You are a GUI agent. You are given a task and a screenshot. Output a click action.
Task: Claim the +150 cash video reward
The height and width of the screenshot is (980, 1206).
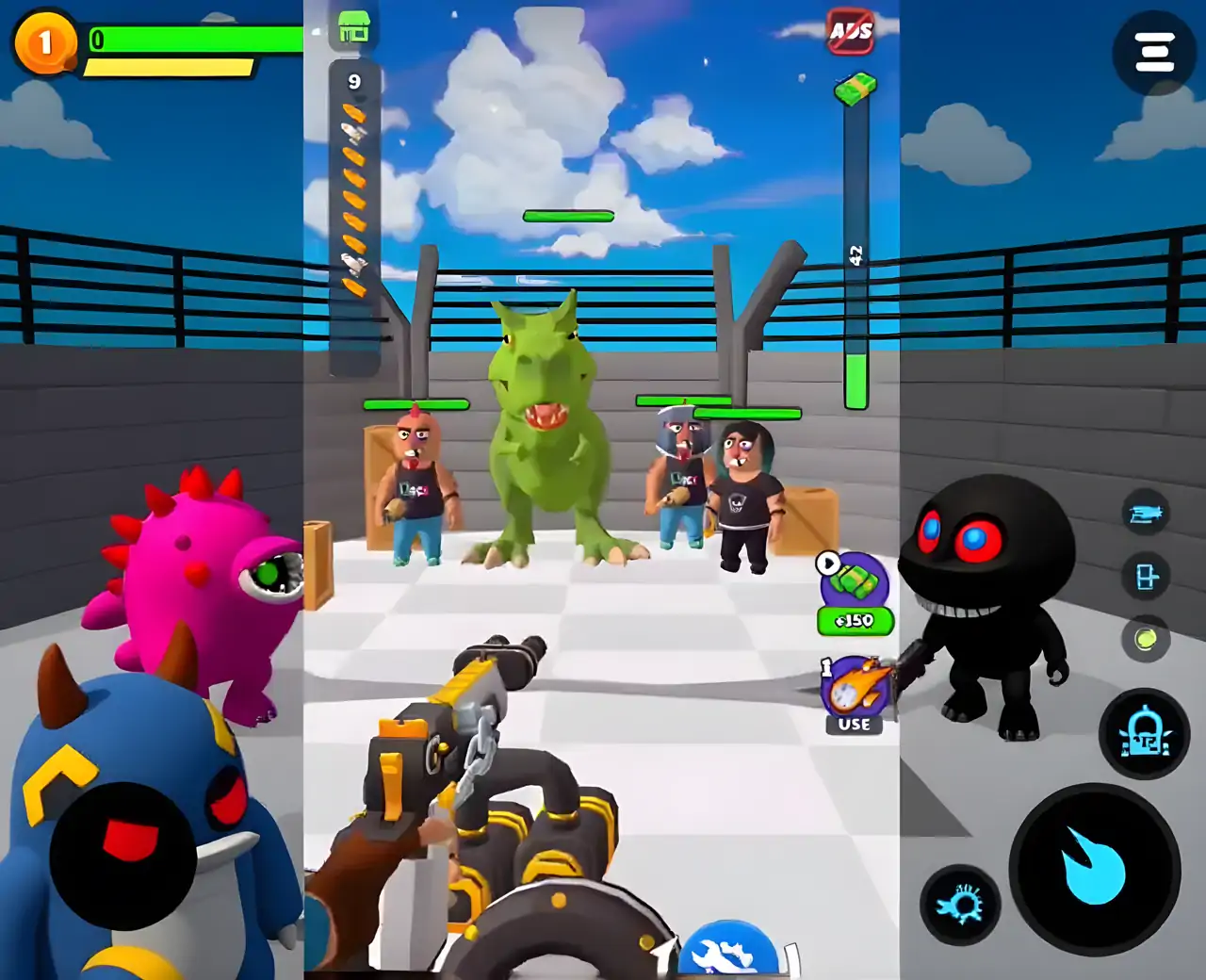click(855, 594)
